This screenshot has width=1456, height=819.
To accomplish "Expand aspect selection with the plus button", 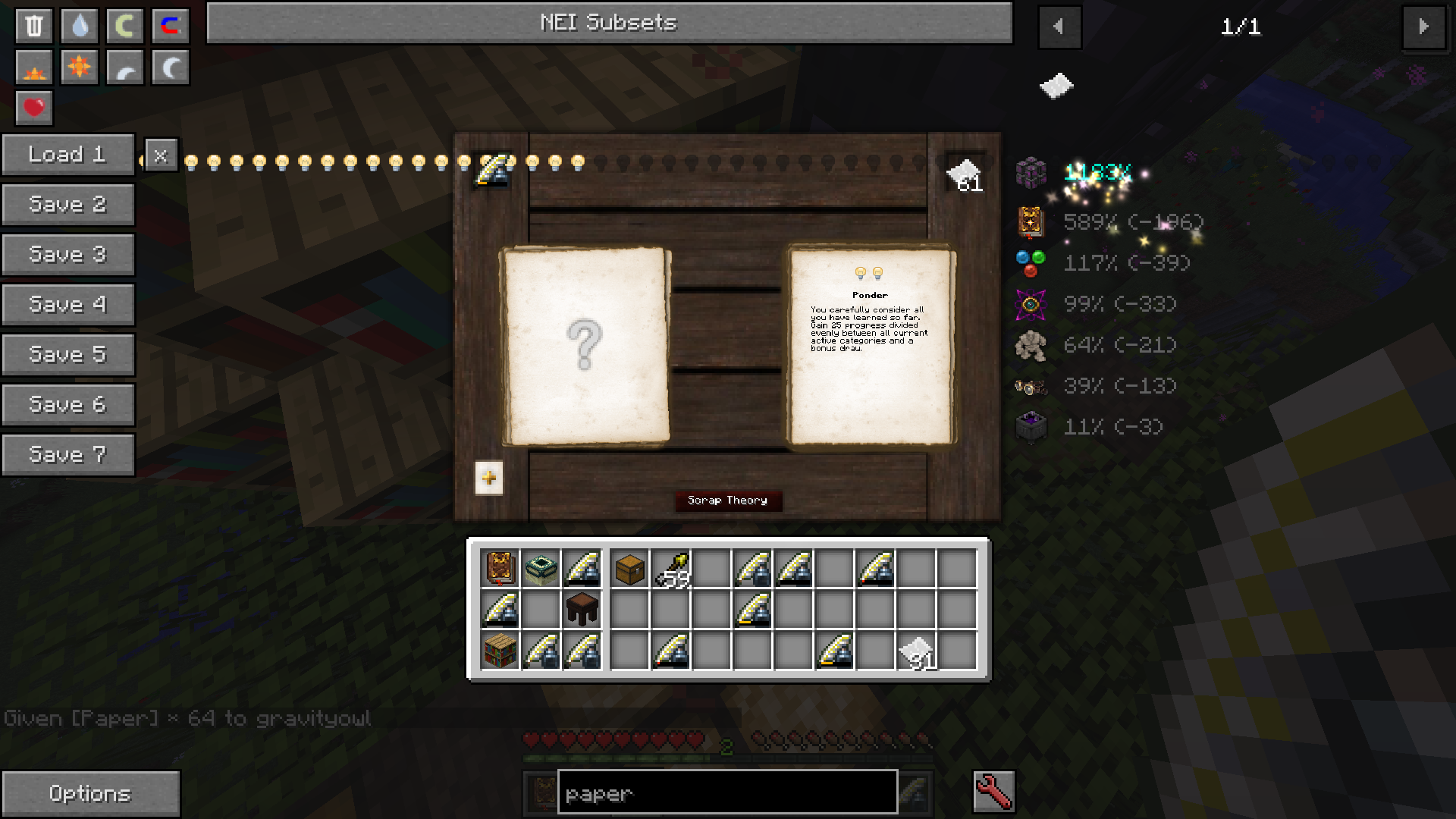I will click(488, 478).
